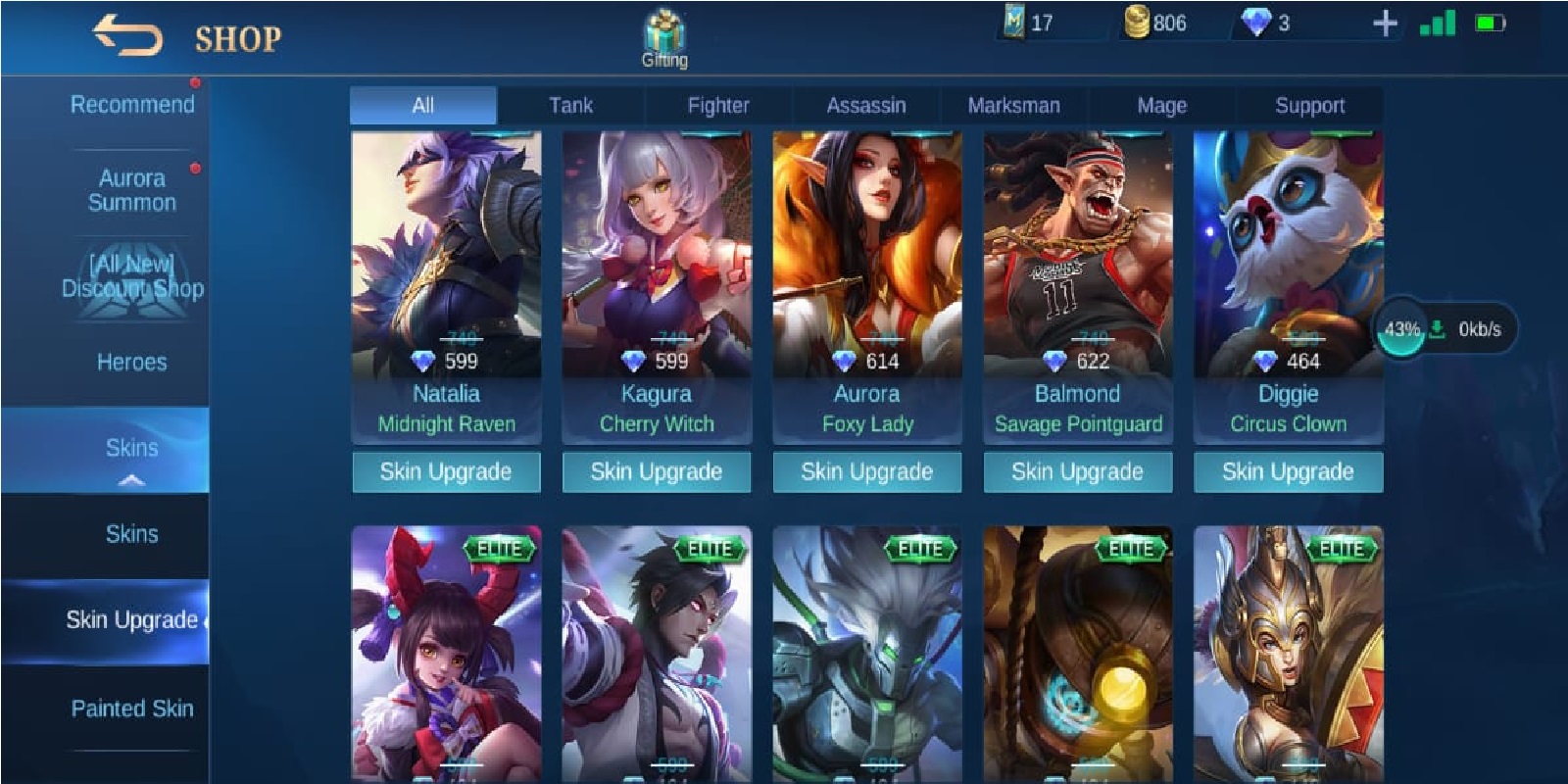The image size is (1568, 784).
Task: Select the Assassin filter tab
Action: point(866,105)
